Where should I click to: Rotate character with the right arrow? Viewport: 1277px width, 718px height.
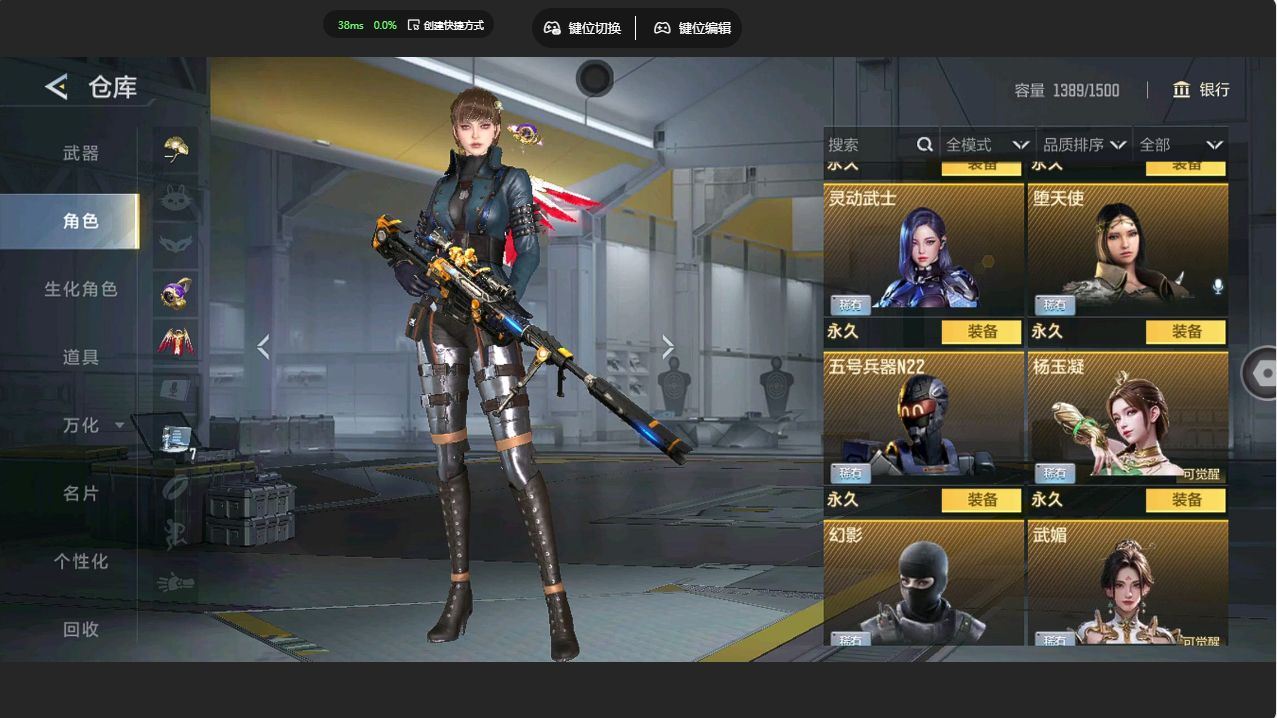point(668,347)
